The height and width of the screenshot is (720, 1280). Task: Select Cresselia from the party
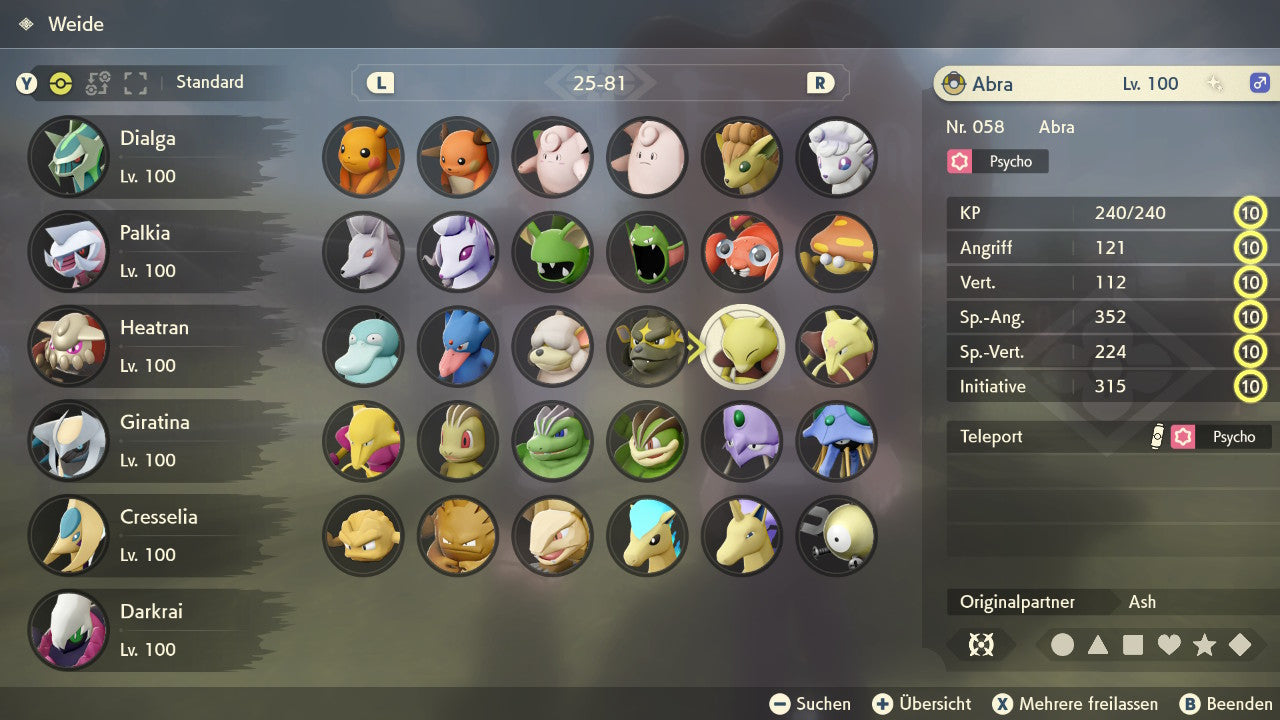tap(150, 535)
